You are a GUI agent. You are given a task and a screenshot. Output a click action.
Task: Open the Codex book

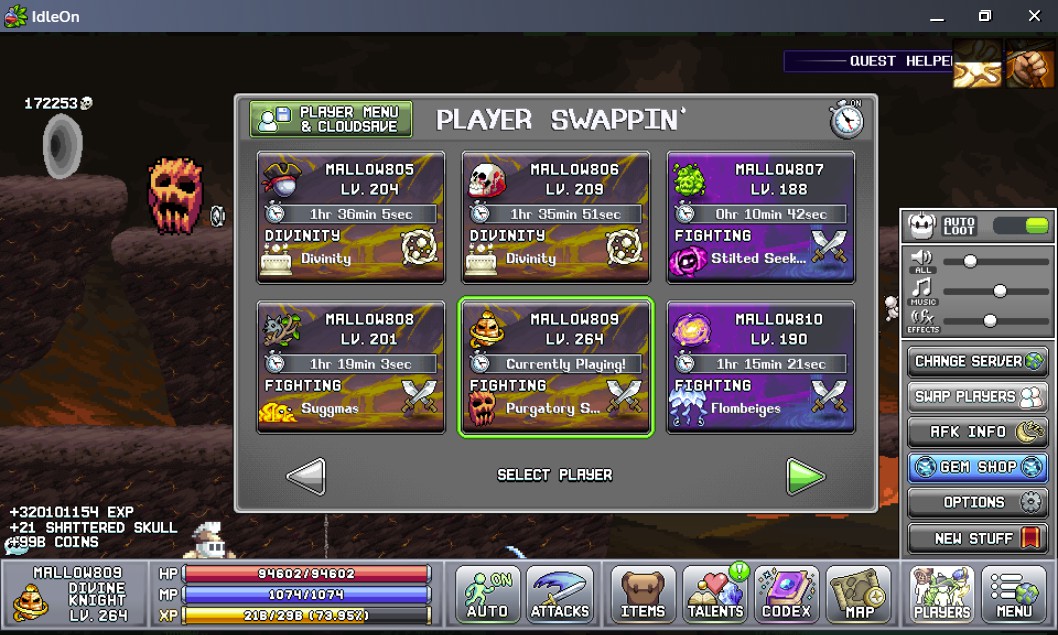point(787,595)
